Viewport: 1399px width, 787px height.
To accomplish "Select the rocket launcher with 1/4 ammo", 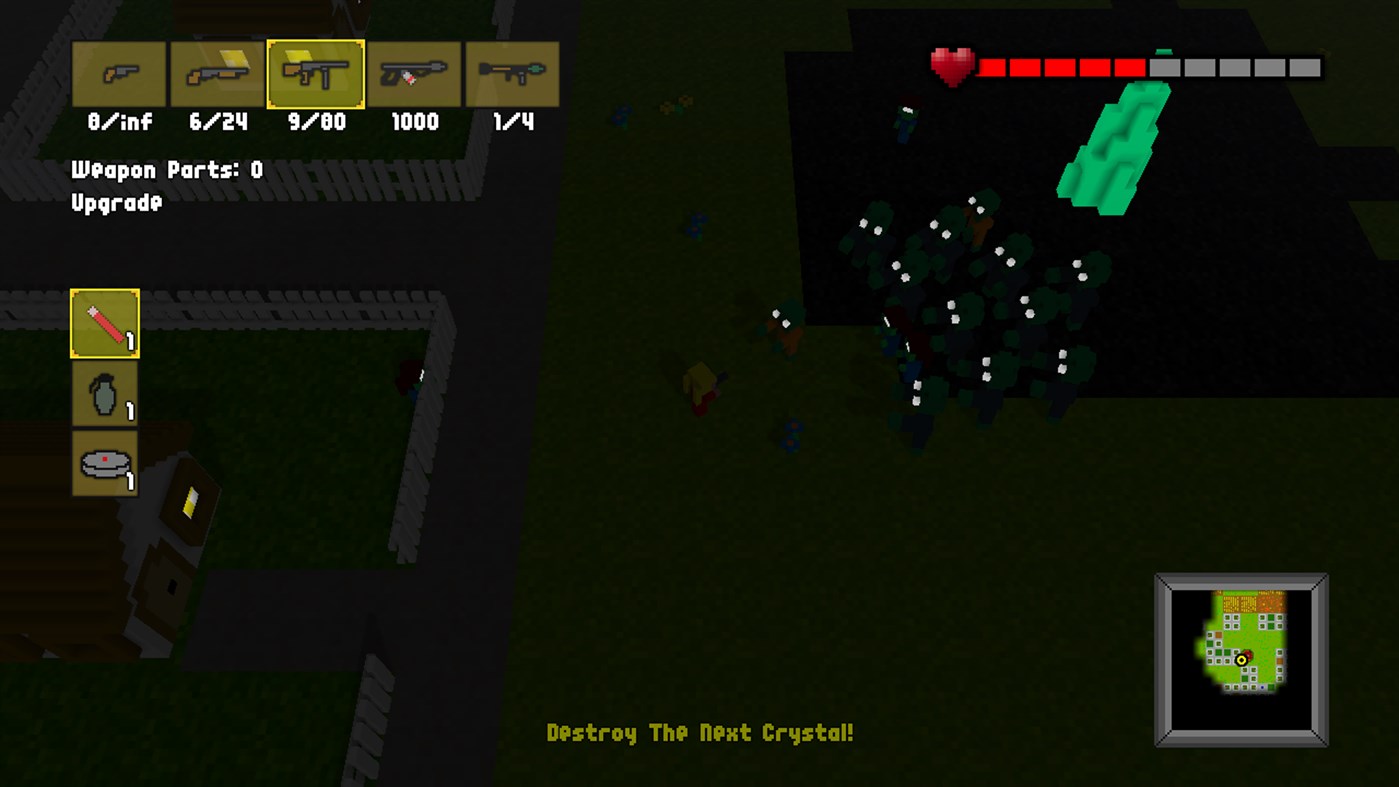I will pos(512,75).
